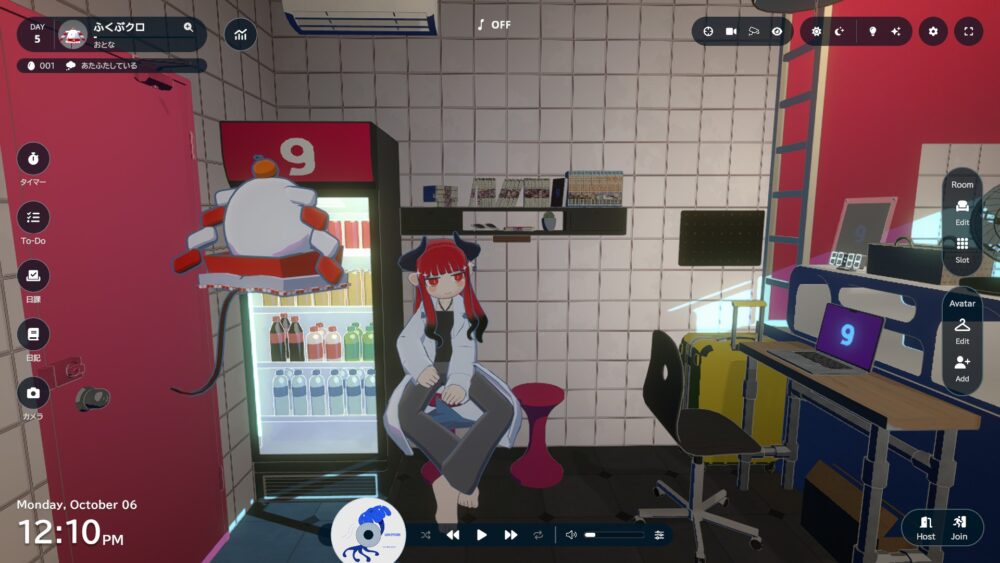
Task: Open the gear settings menu
Action: [933, 32]
